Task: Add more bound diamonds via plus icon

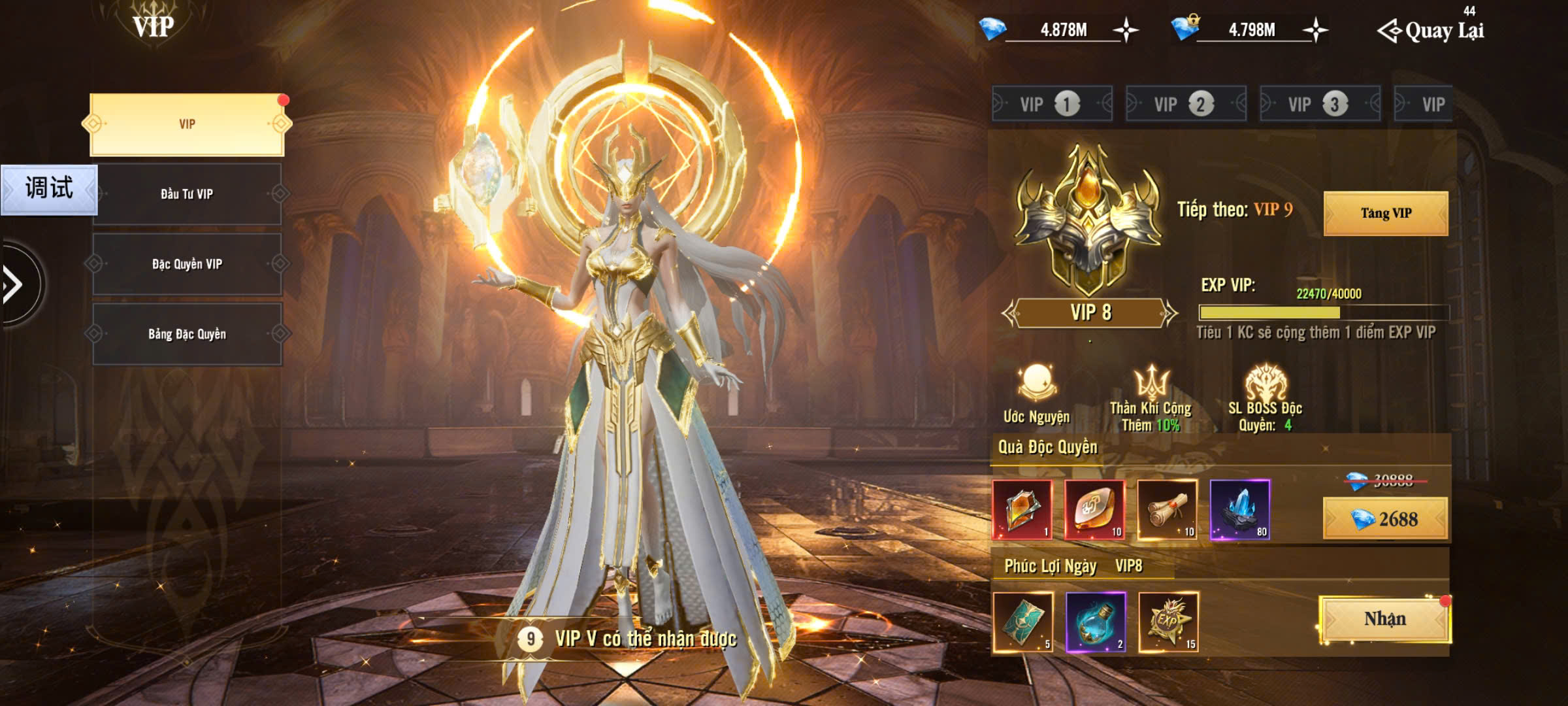Action: click(1315, 30)
